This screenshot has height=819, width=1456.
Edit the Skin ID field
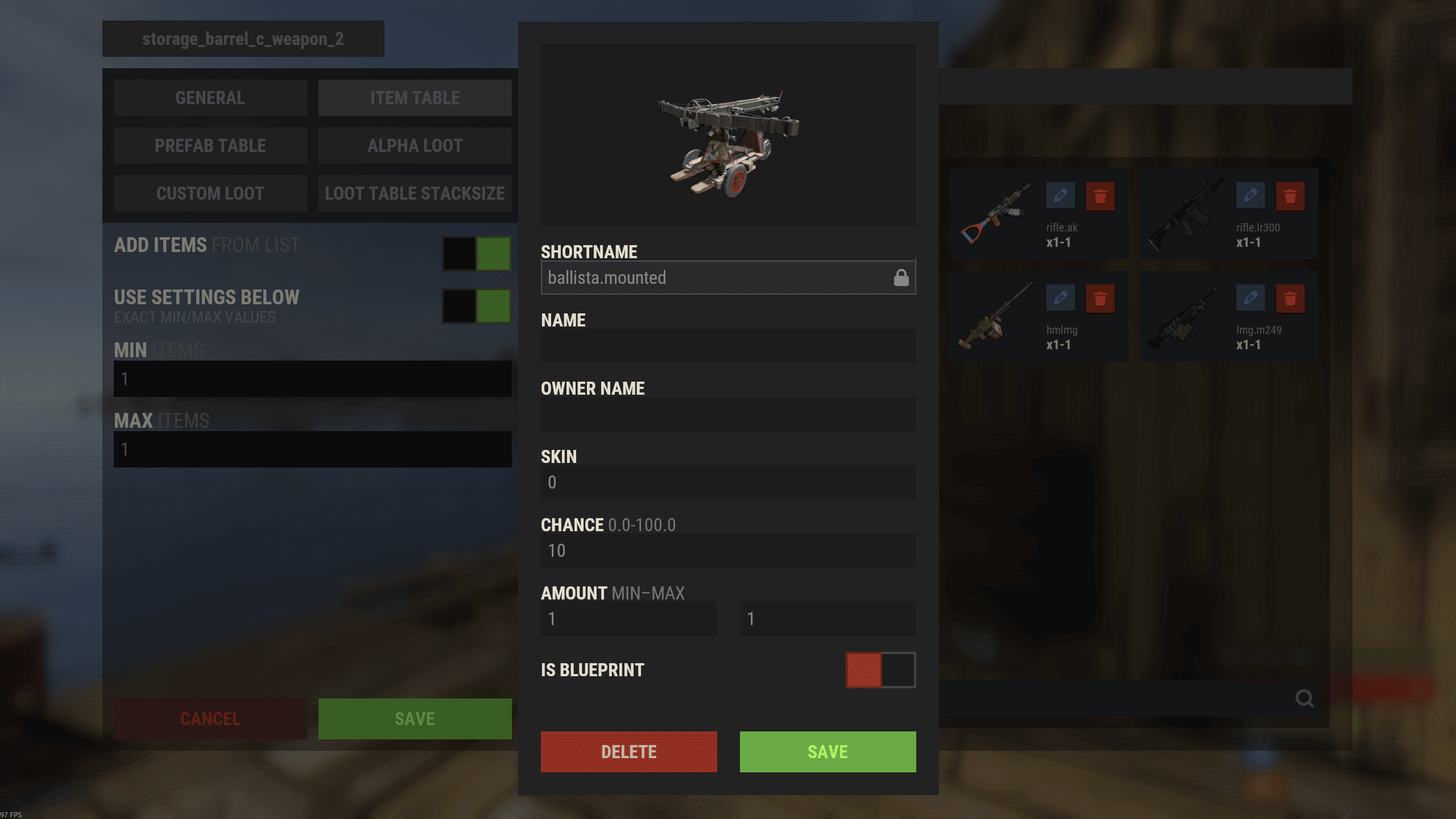(728, 482)
